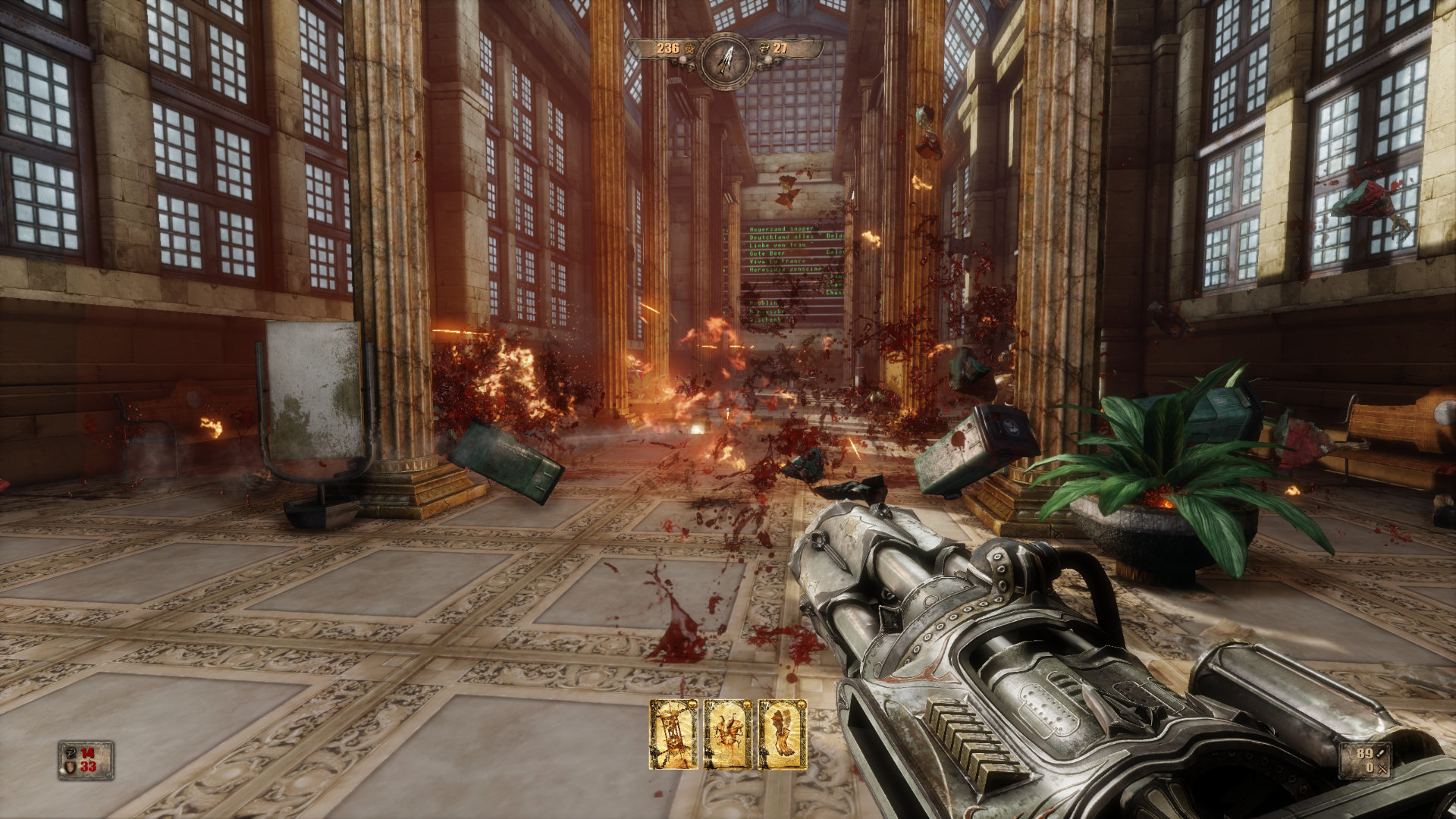Activate the hourglass tarot card
This screenshot has height=819, width=1456.
tap(673, 734)
